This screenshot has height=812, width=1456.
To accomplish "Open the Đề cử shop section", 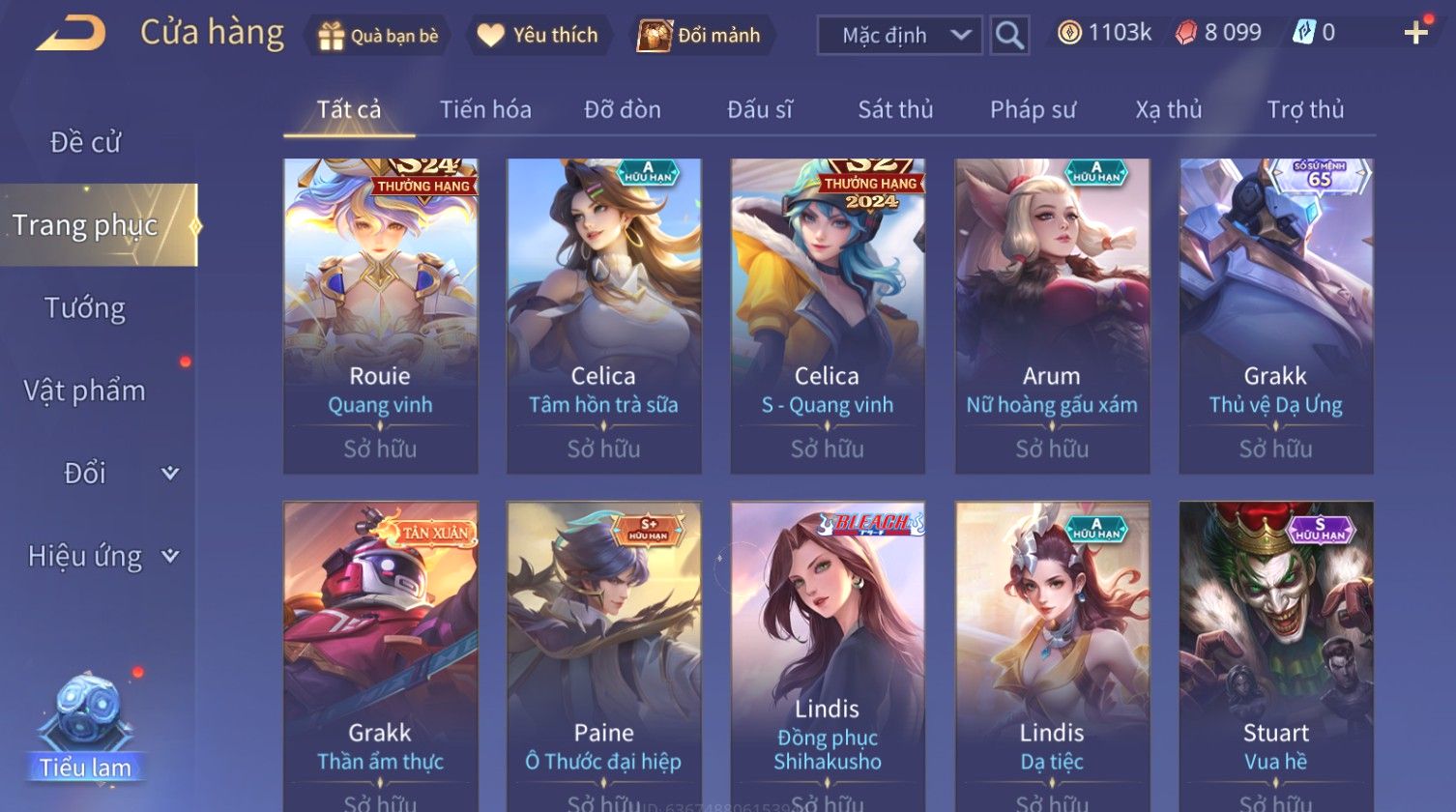I will click(85, 143).
